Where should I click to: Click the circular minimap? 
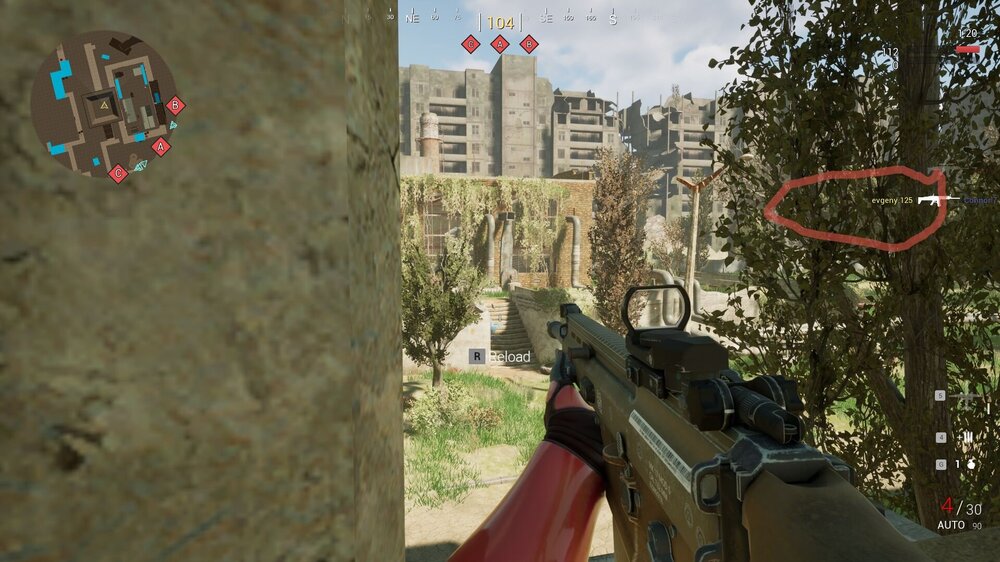tap(104, 103)
